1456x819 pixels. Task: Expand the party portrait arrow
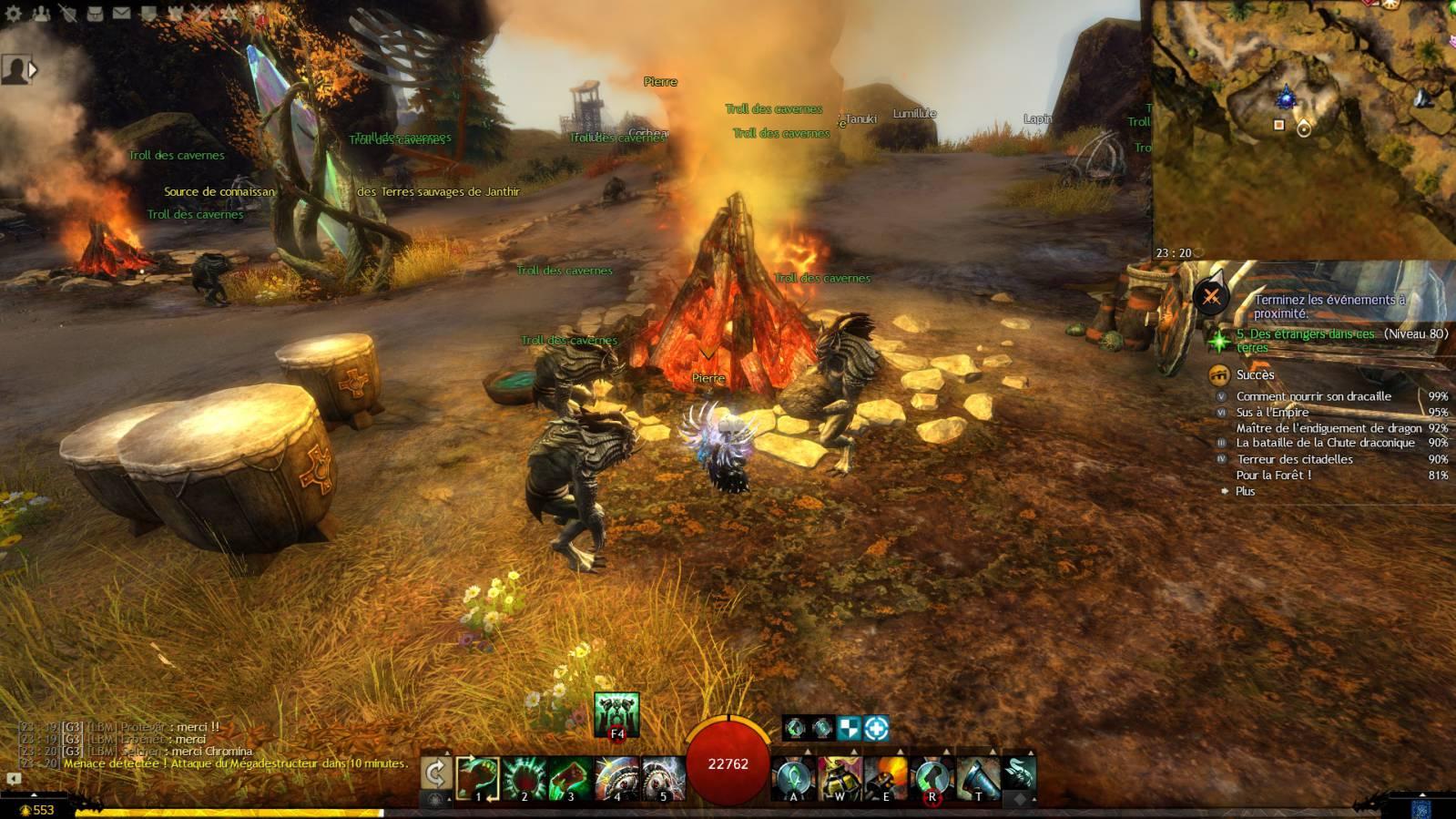coord(34,69)
